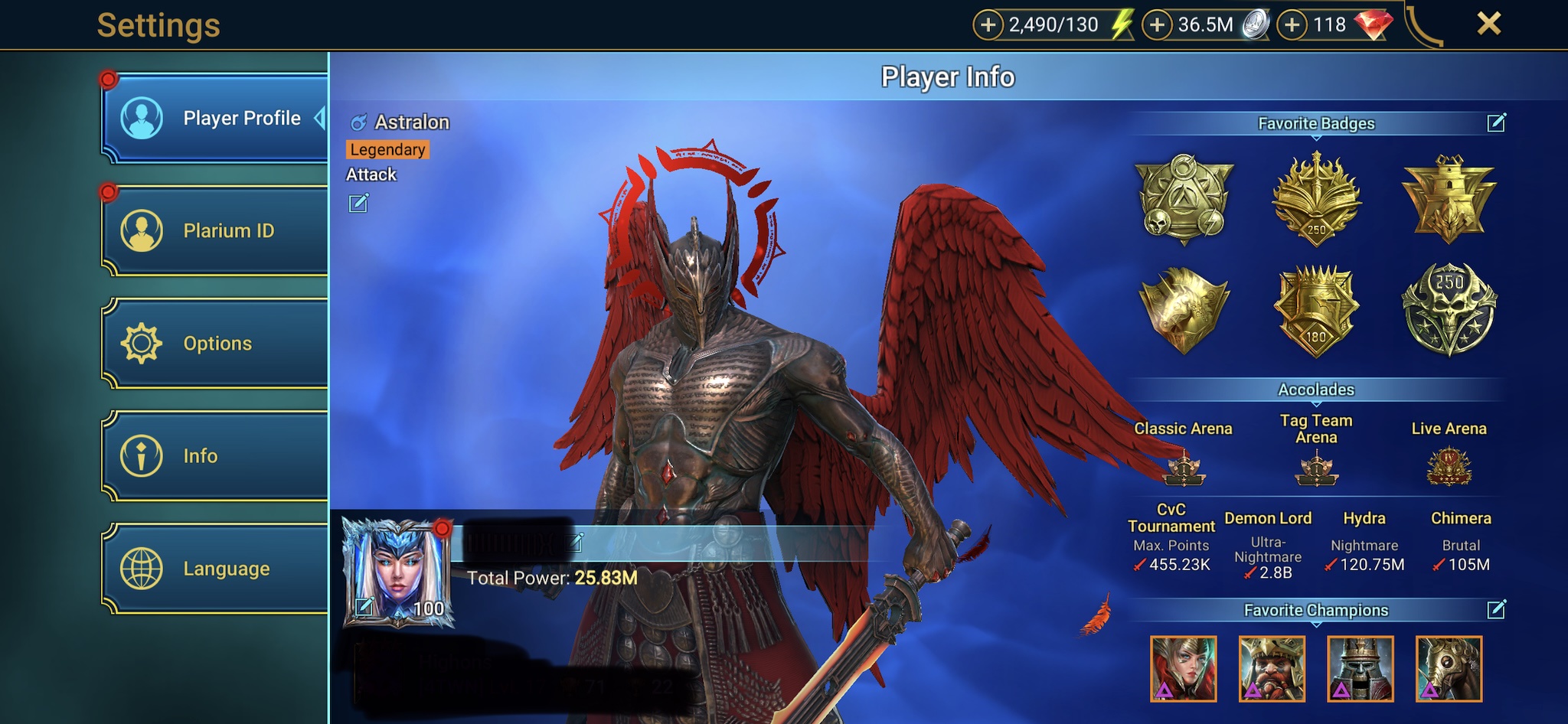
Task: Open the Options settings
Action: pos(215,343)
